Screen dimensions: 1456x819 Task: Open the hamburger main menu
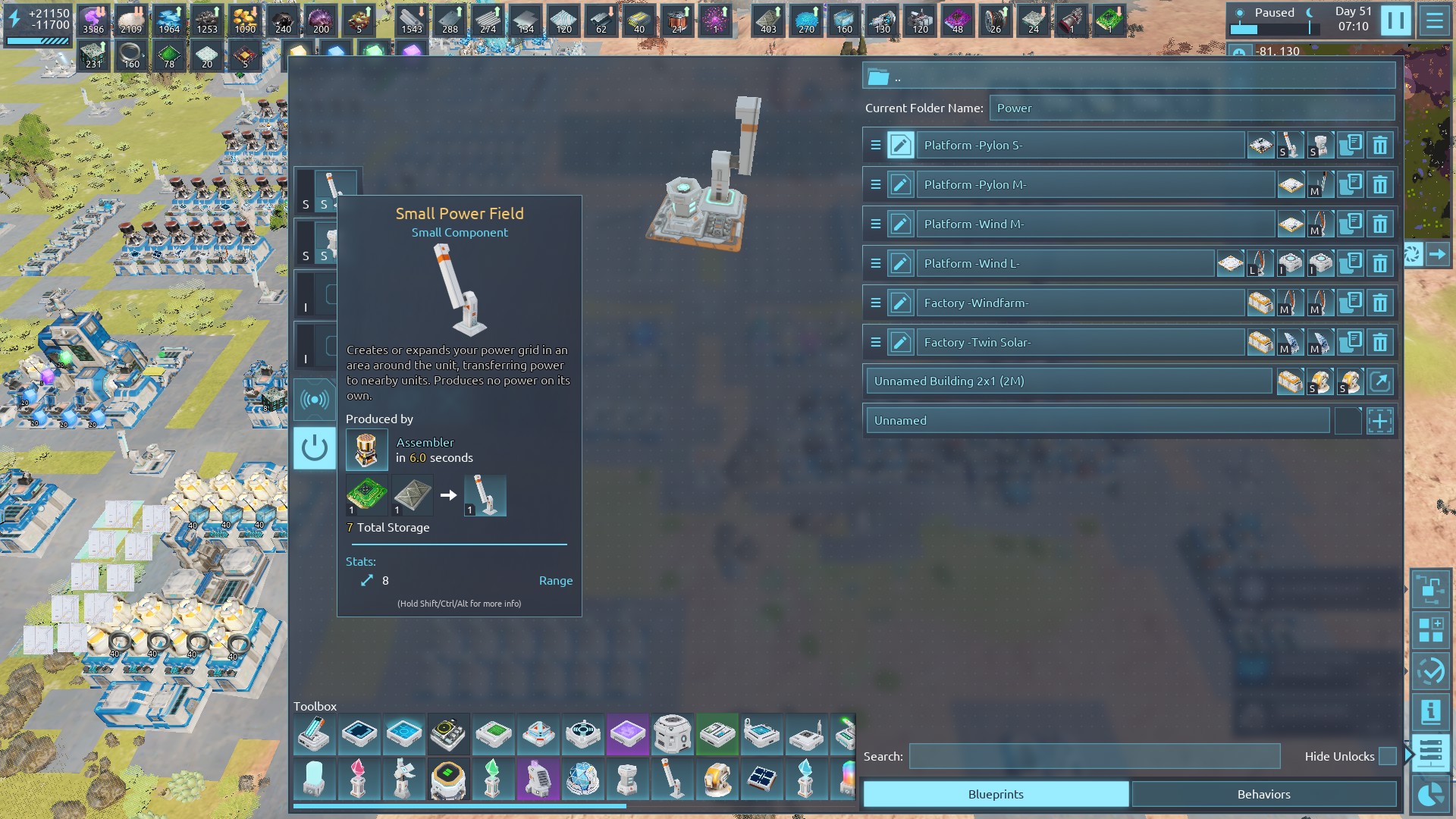point(1435,20)
